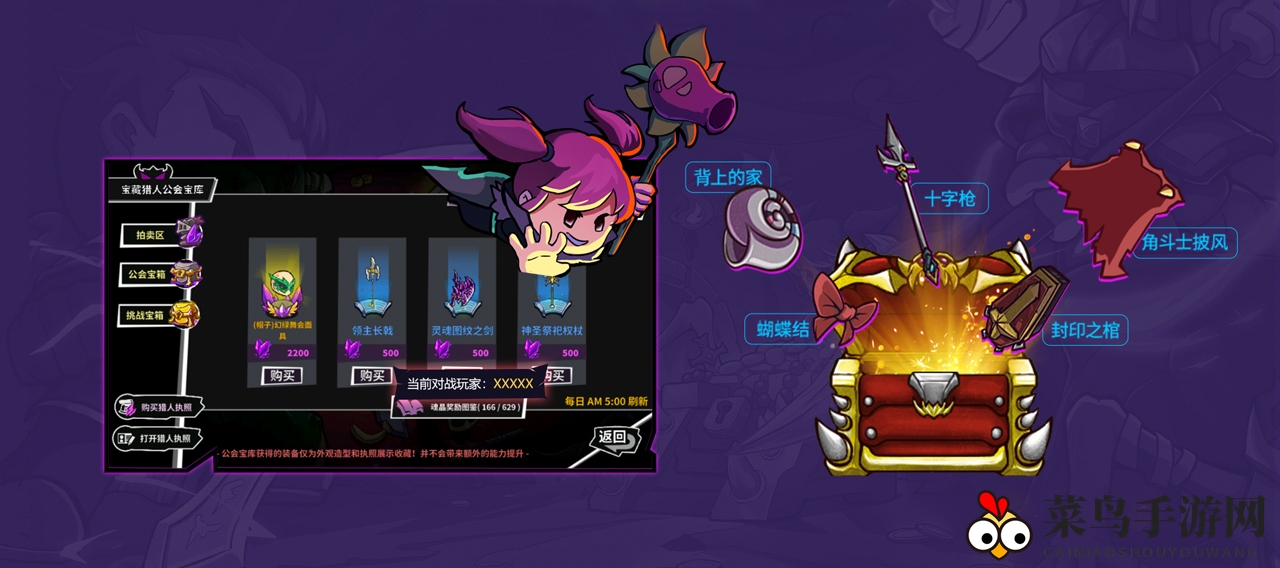Choose 购买猎人执照 option
1280x568 pixels.
pyautogui.click(x=161, y=407)
